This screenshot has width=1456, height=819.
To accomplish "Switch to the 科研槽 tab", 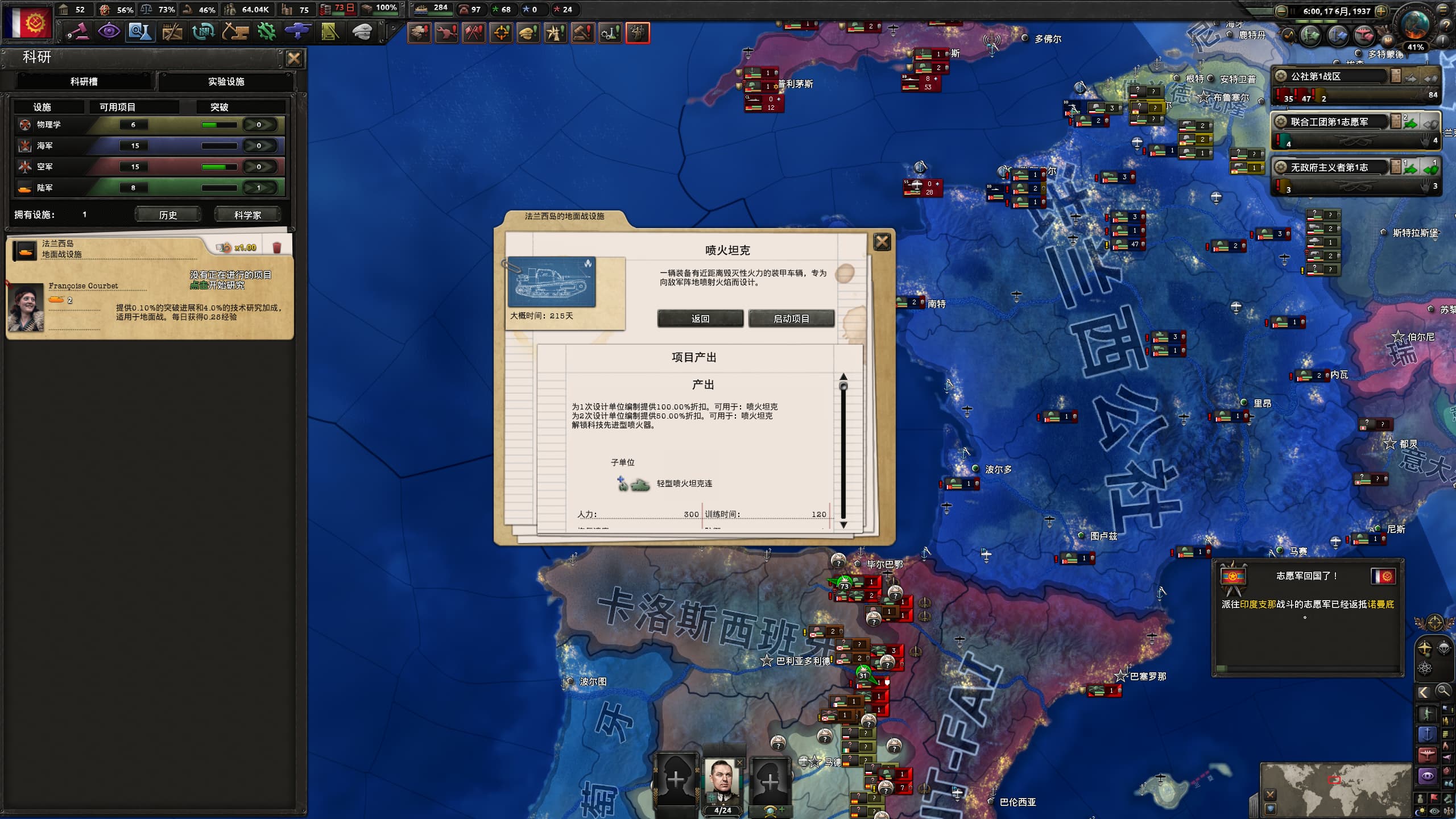I will click(84, 81).
